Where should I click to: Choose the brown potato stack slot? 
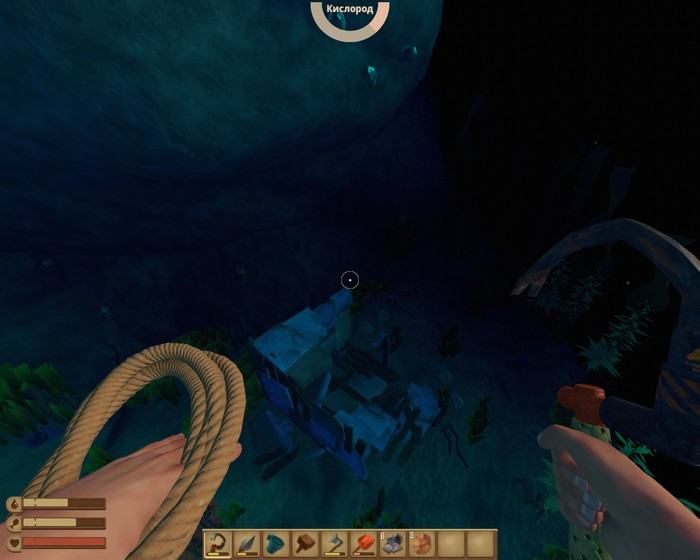421,544
